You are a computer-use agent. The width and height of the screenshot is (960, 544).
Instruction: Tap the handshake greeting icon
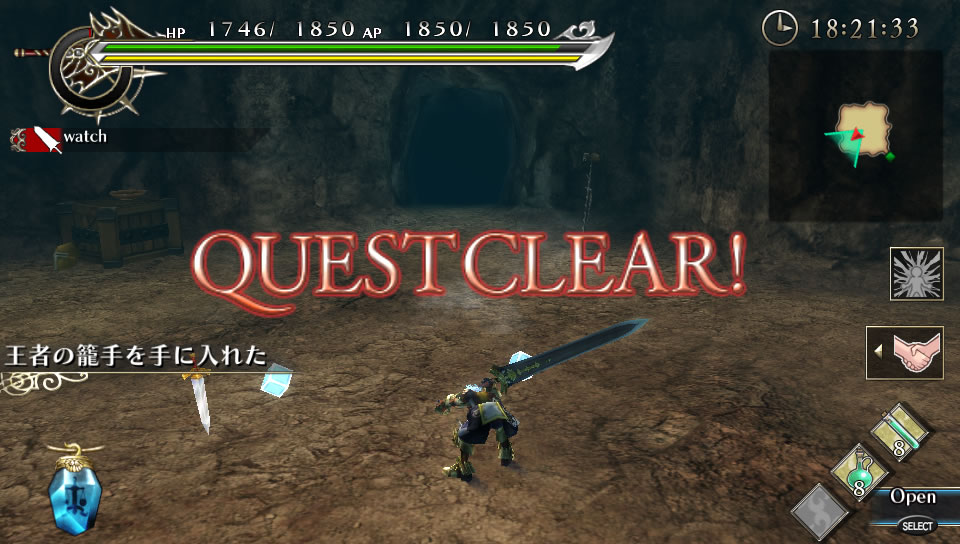(905, 352)
